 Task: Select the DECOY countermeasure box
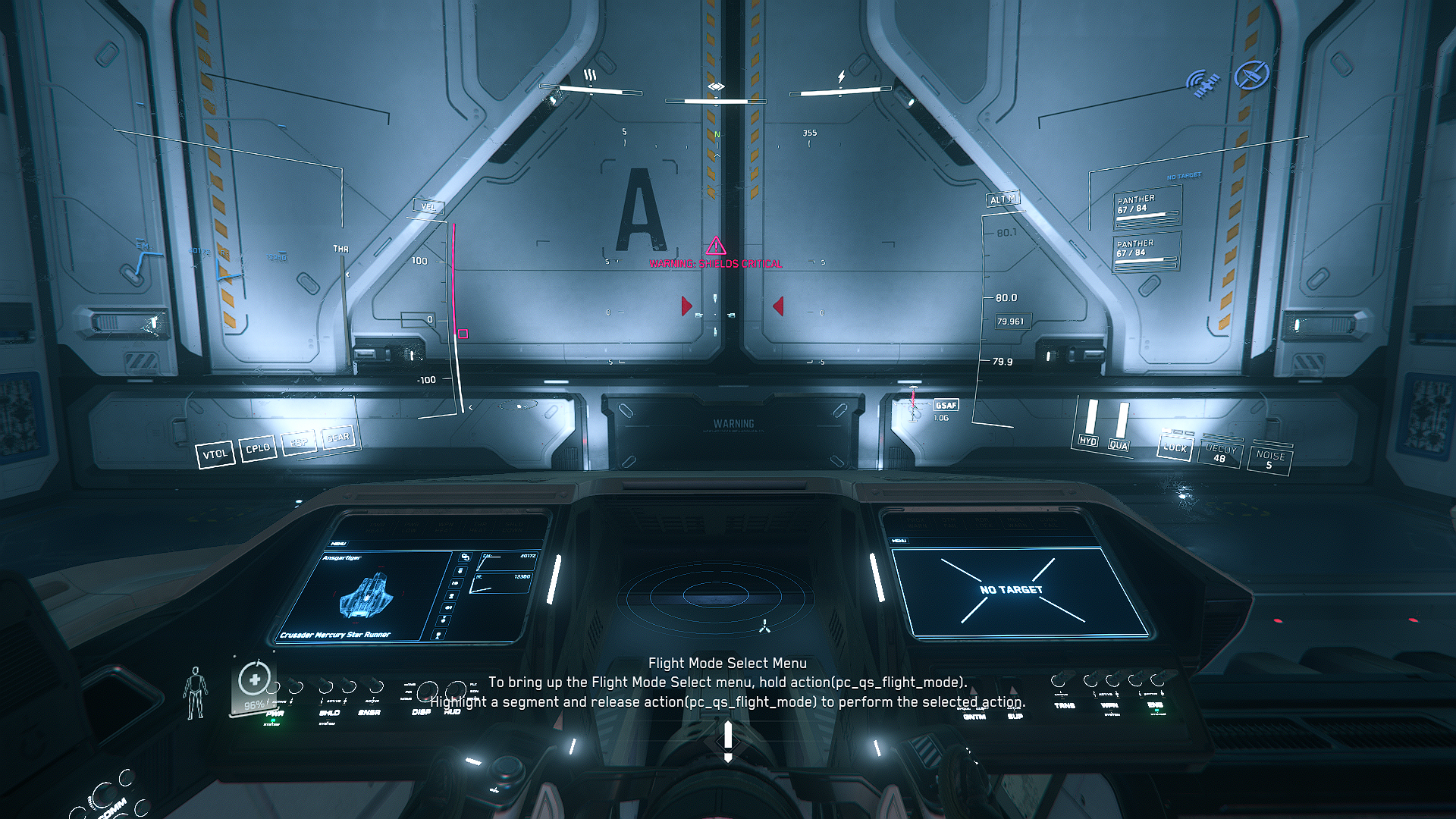[1219, 454]
